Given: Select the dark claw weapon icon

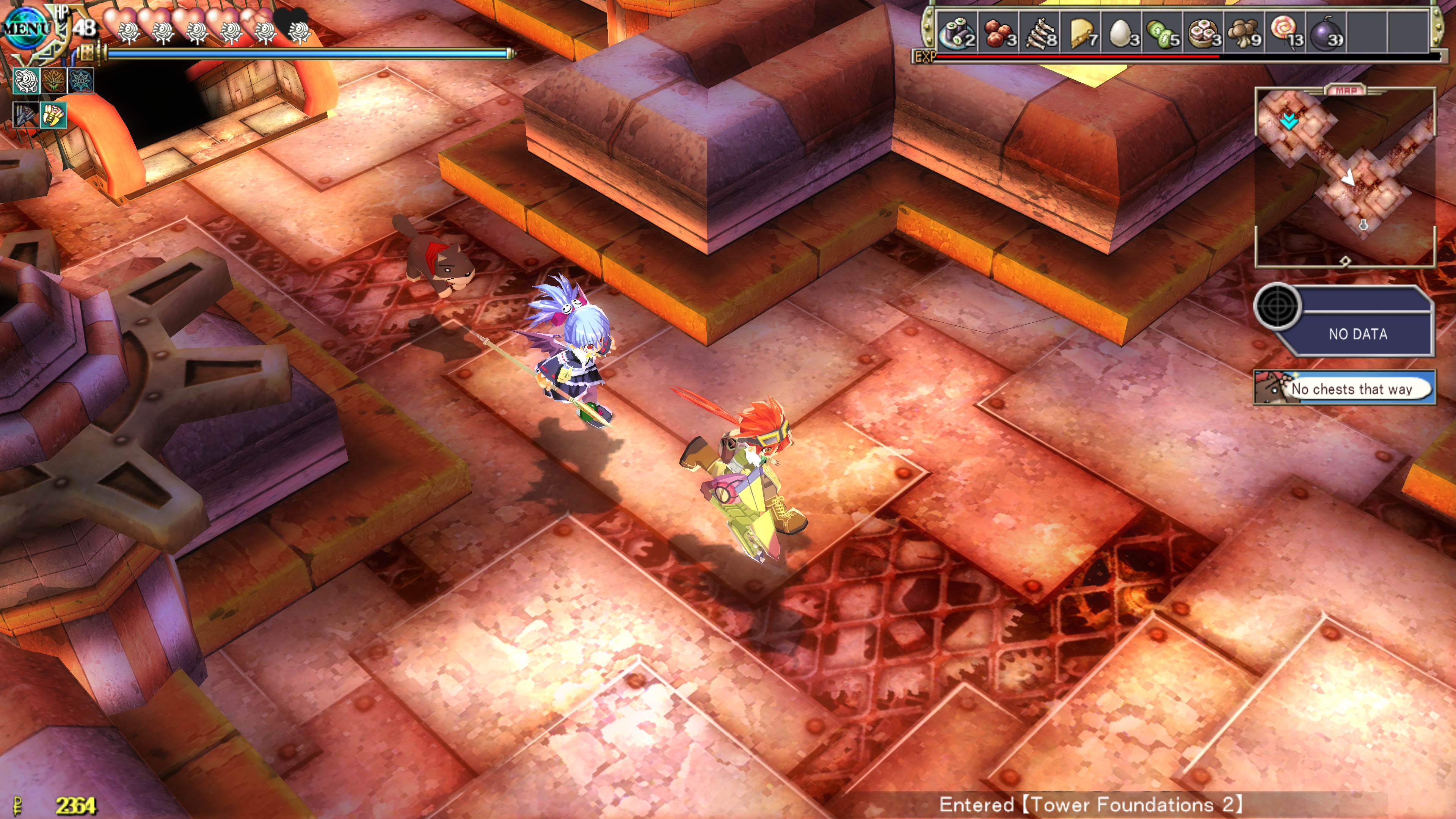Looking at the screenshot, I should [26, 115].
